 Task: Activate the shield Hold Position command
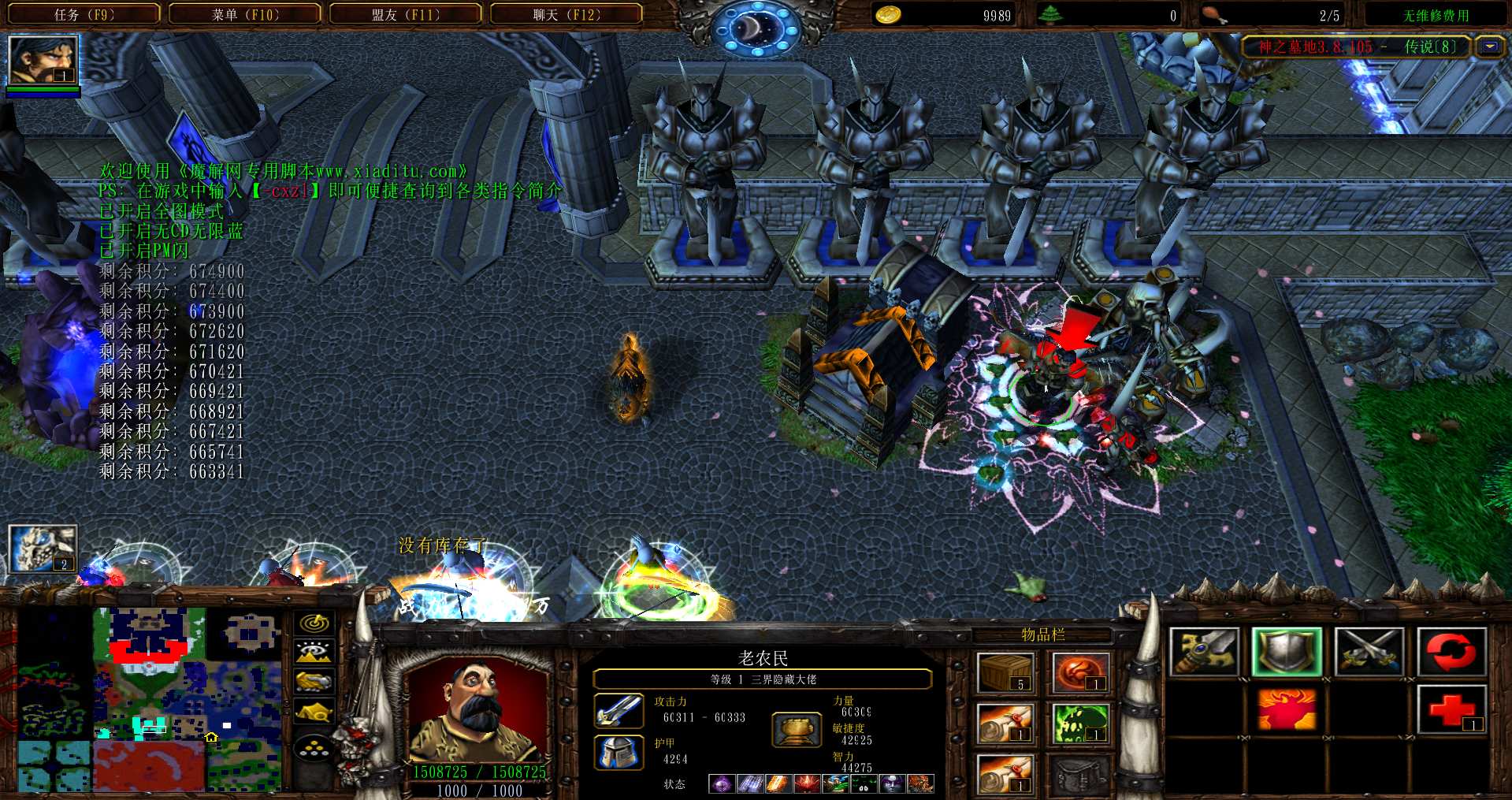[x=1287, y=653]
